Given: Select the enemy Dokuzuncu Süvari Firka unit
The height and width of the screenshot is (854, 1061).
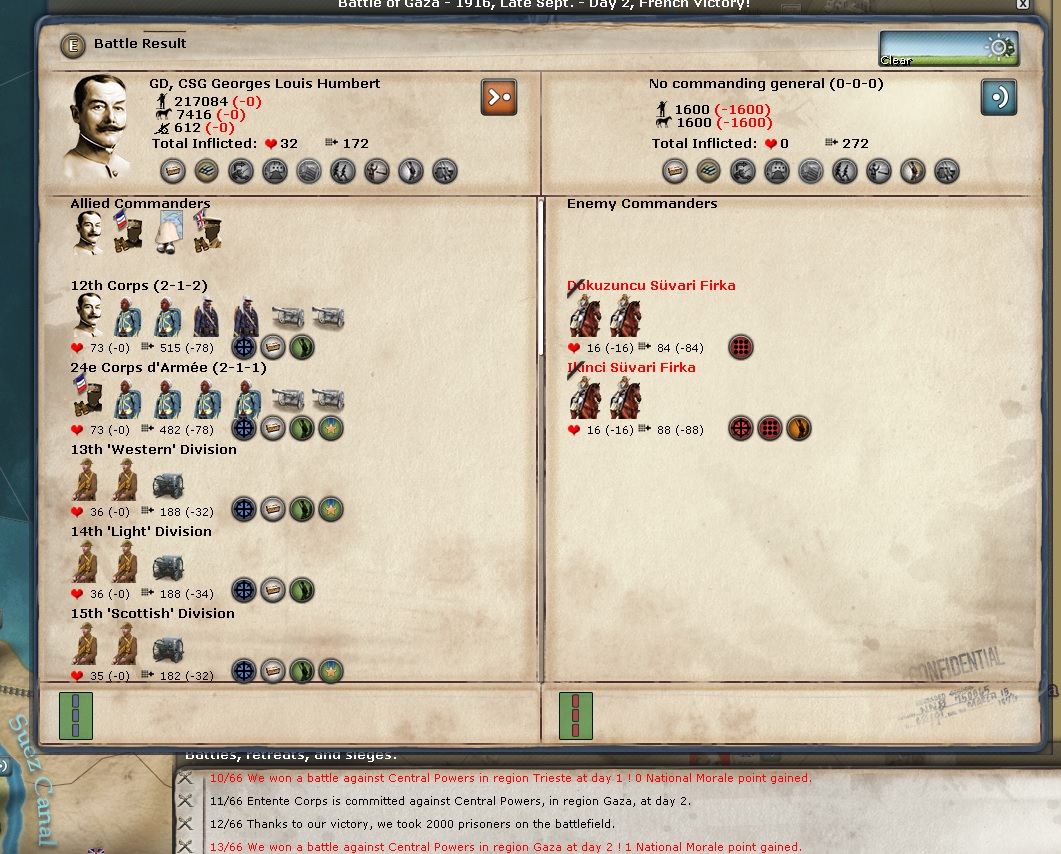Looking at the screenshot, I should point(651,286).
